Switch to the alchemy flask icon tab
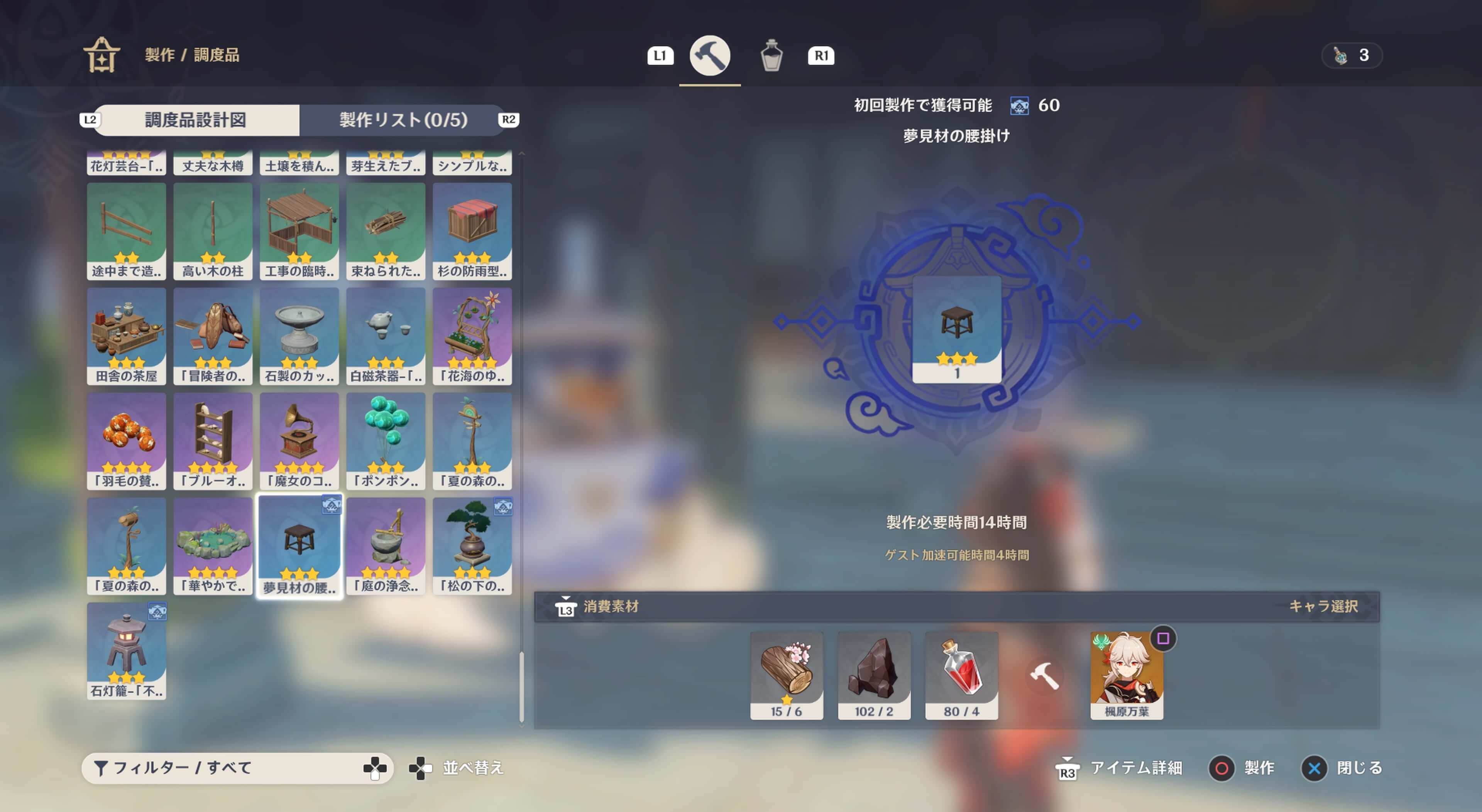The height and width of the screenshot is (812, 1482). pos(771,55)
